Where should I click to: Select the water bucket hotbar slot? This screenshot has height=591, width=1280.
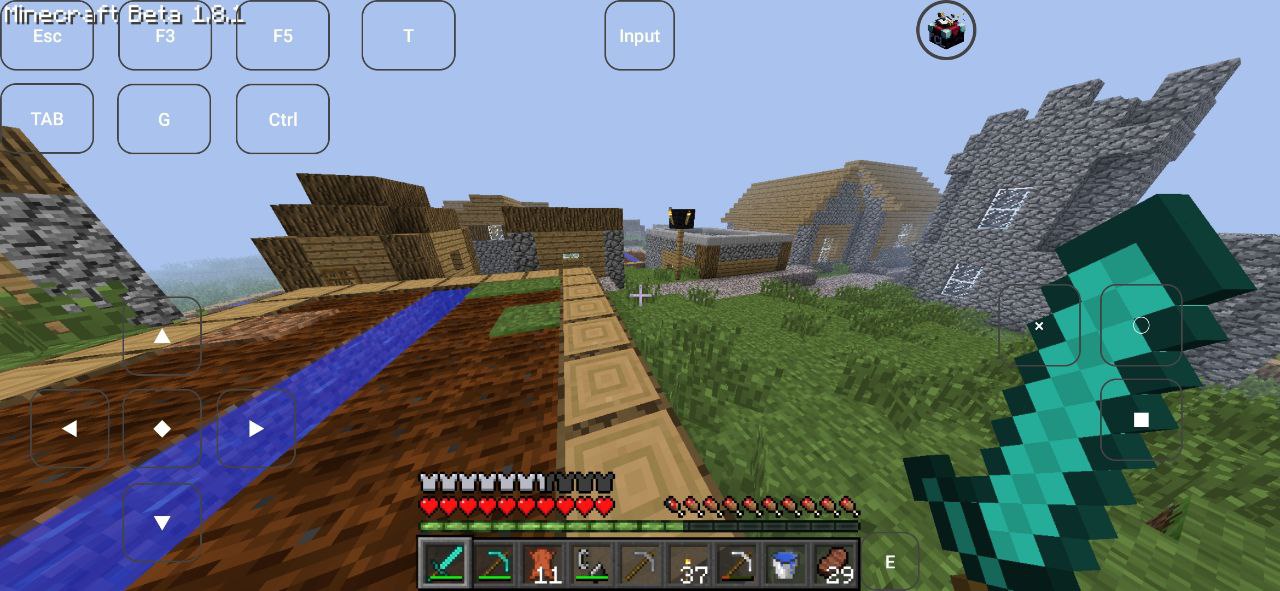click(x=785, y=564)
